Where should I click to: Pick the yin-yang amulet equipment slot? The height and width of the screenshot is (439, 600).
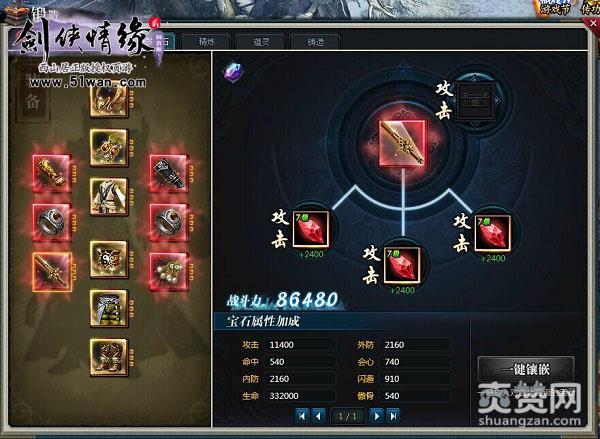click(107, 257)
